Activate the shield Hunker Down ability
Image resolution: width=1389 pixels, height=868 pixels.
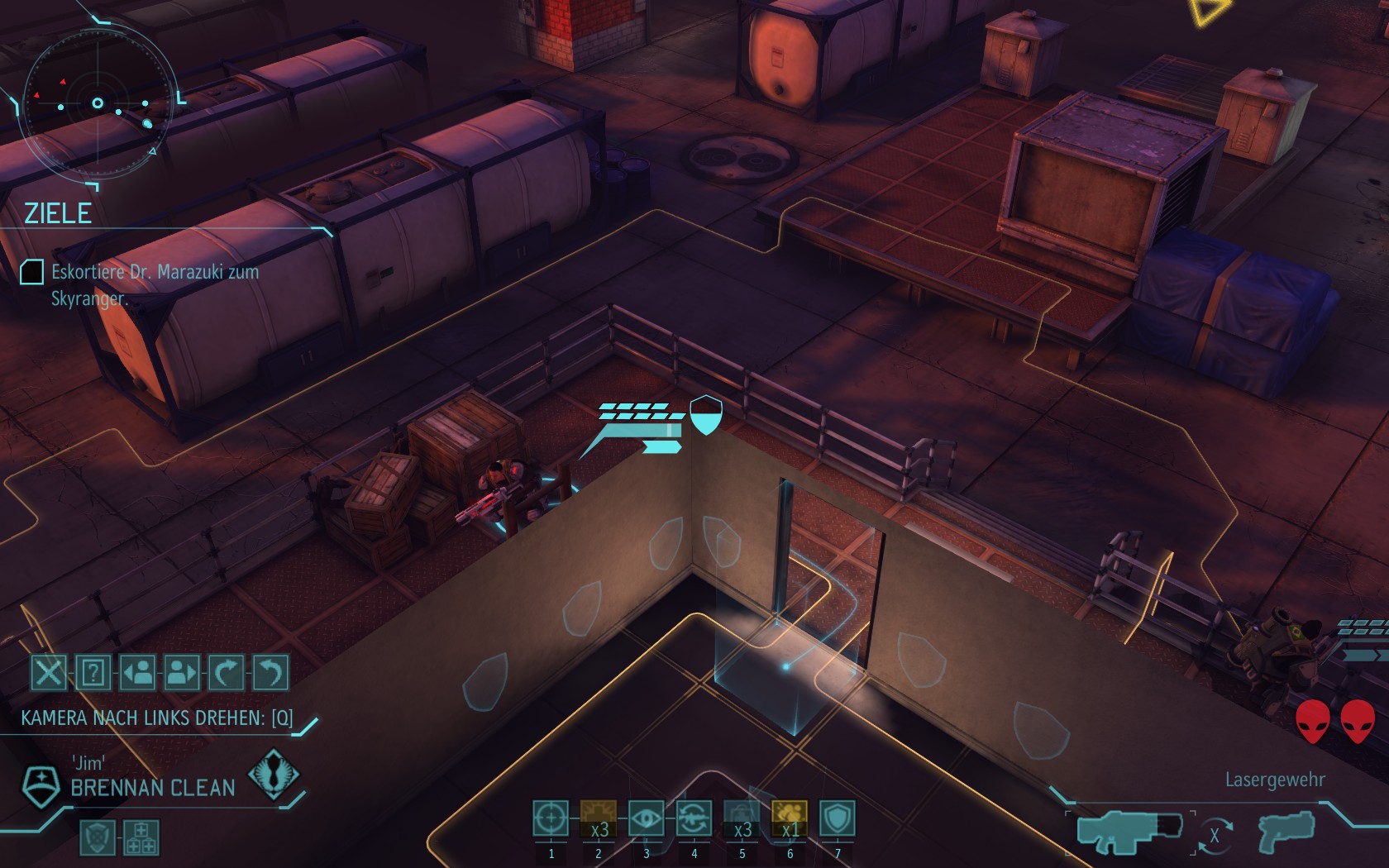838,819
